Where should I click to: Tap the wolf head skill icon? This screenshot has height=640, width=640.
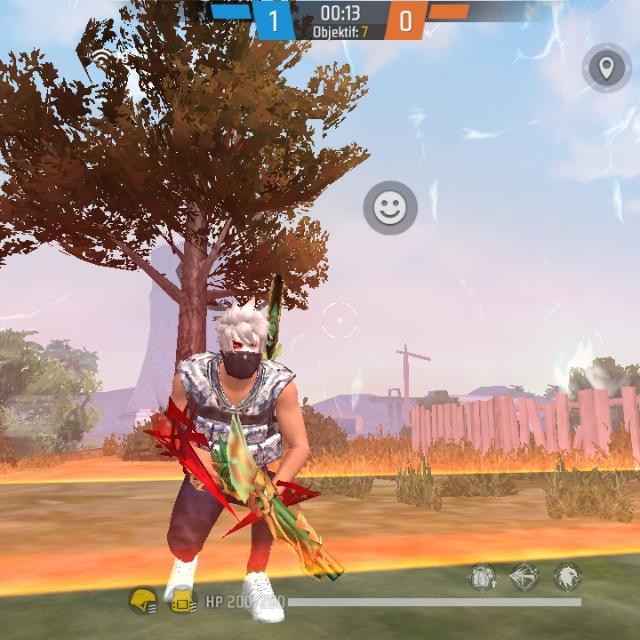(567, 577)
